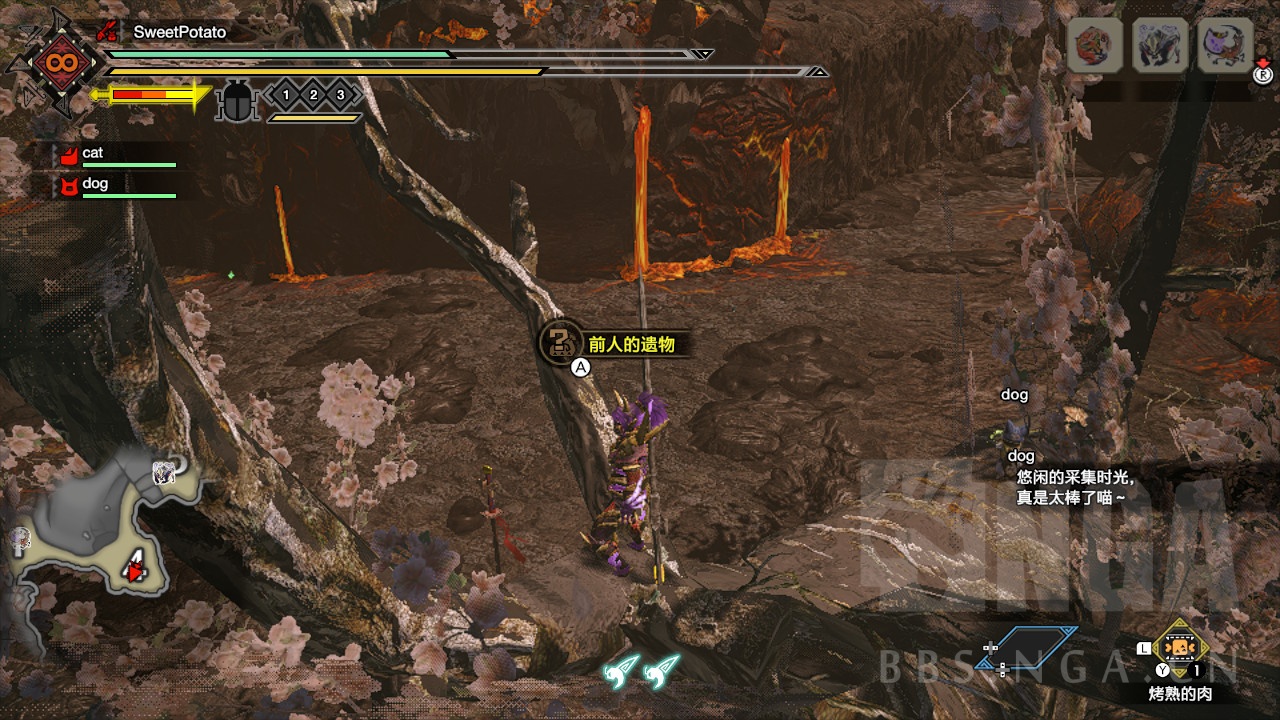Select party member dog in party list
The image size is (1280, 720).
(x=94, y=184)
